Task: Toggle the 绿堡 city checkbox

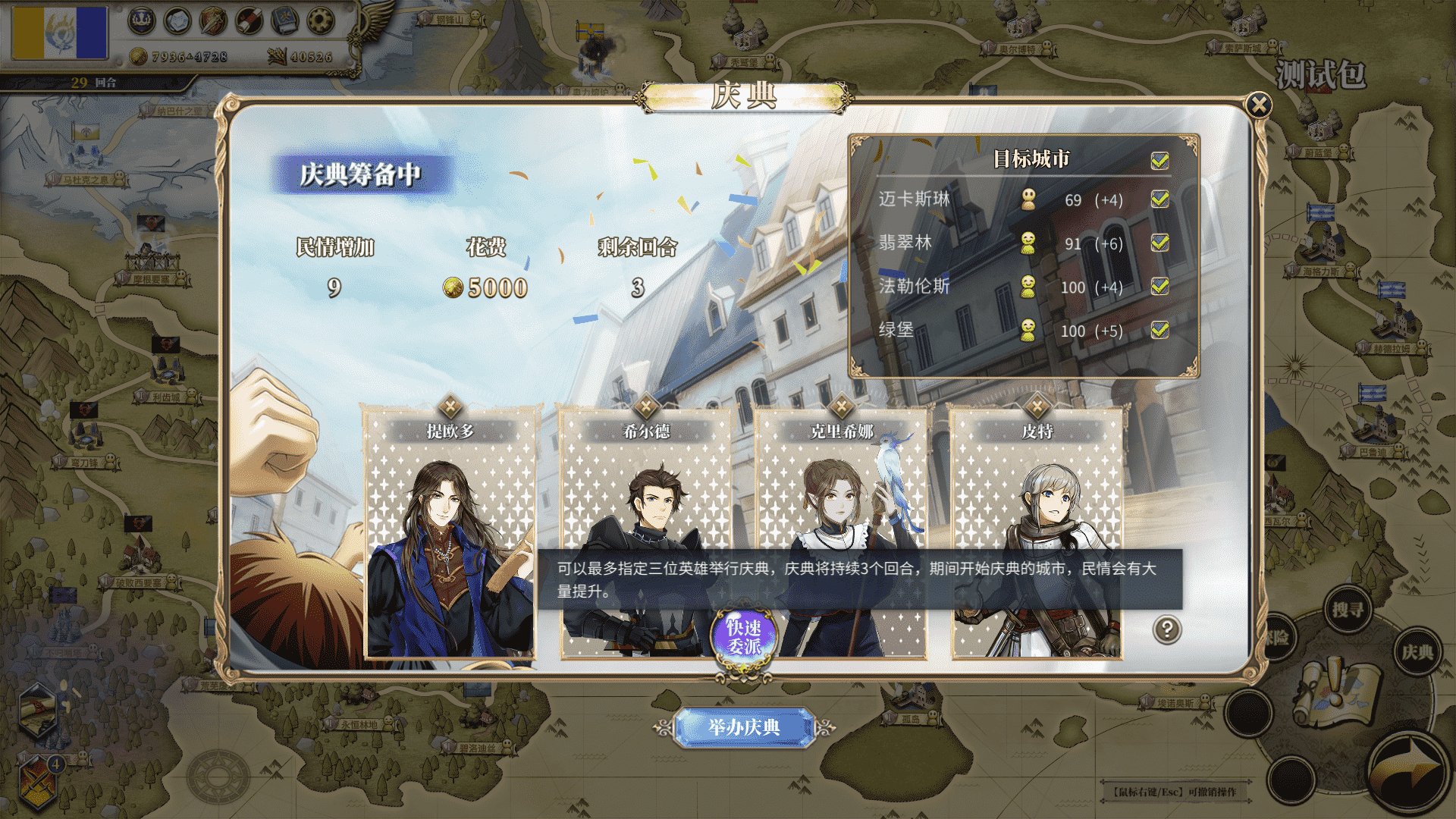Action: pyautogui.click(x=1159, y=330)
